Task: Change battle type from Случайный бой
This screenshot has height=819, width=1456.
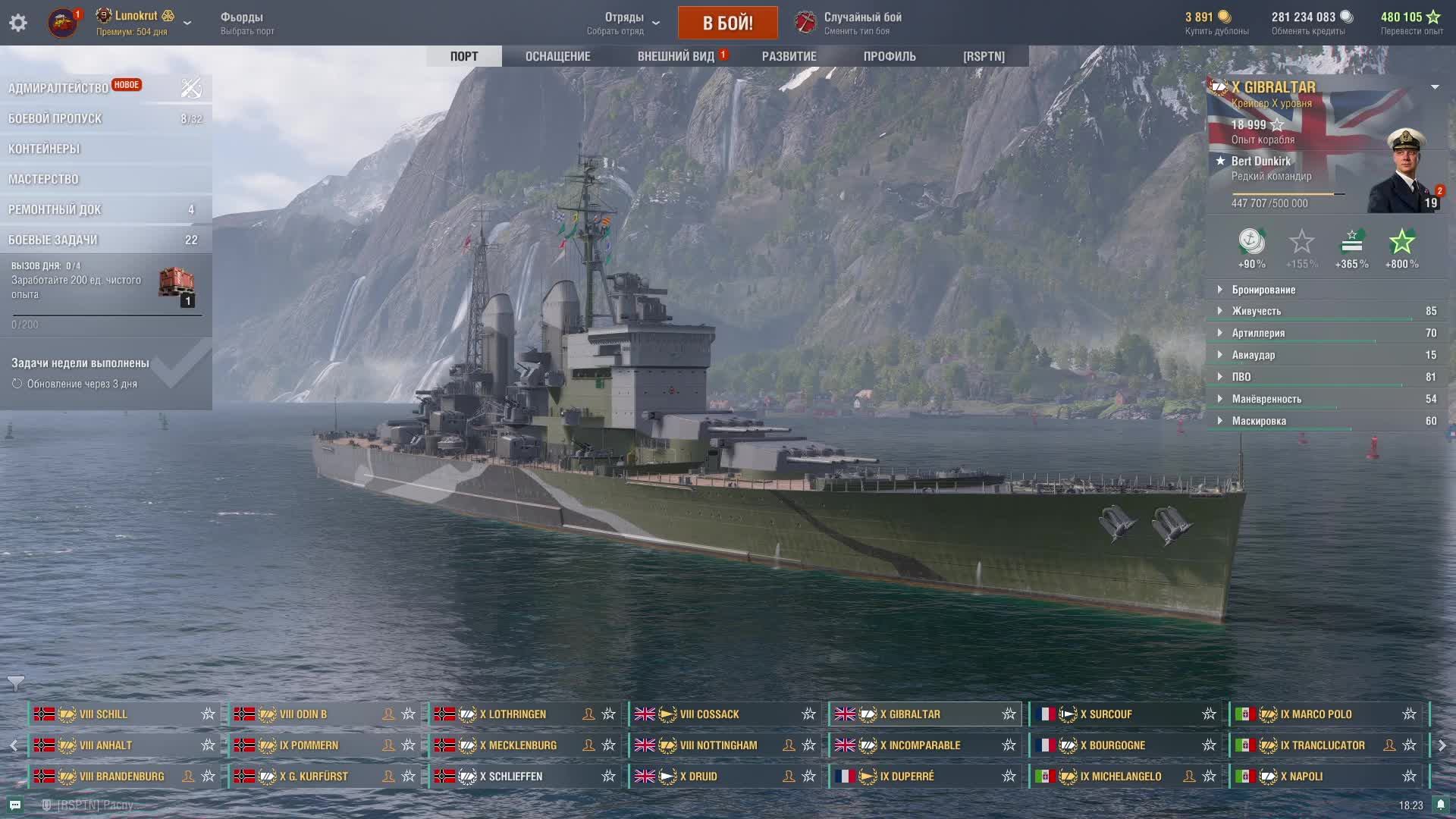Action: coord(862,23)
